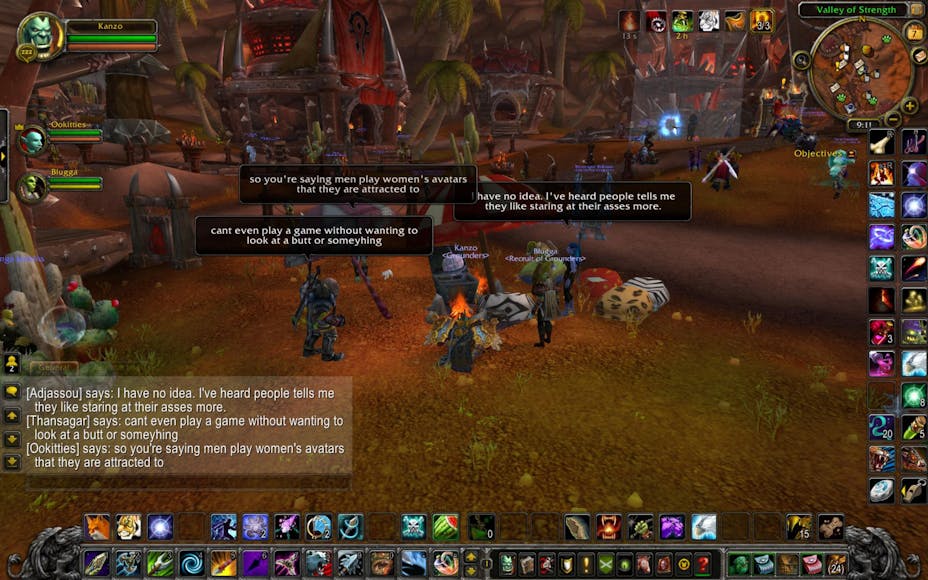Open the mail icon beside the minimap
928x580 pixels.
pos(920,56)
